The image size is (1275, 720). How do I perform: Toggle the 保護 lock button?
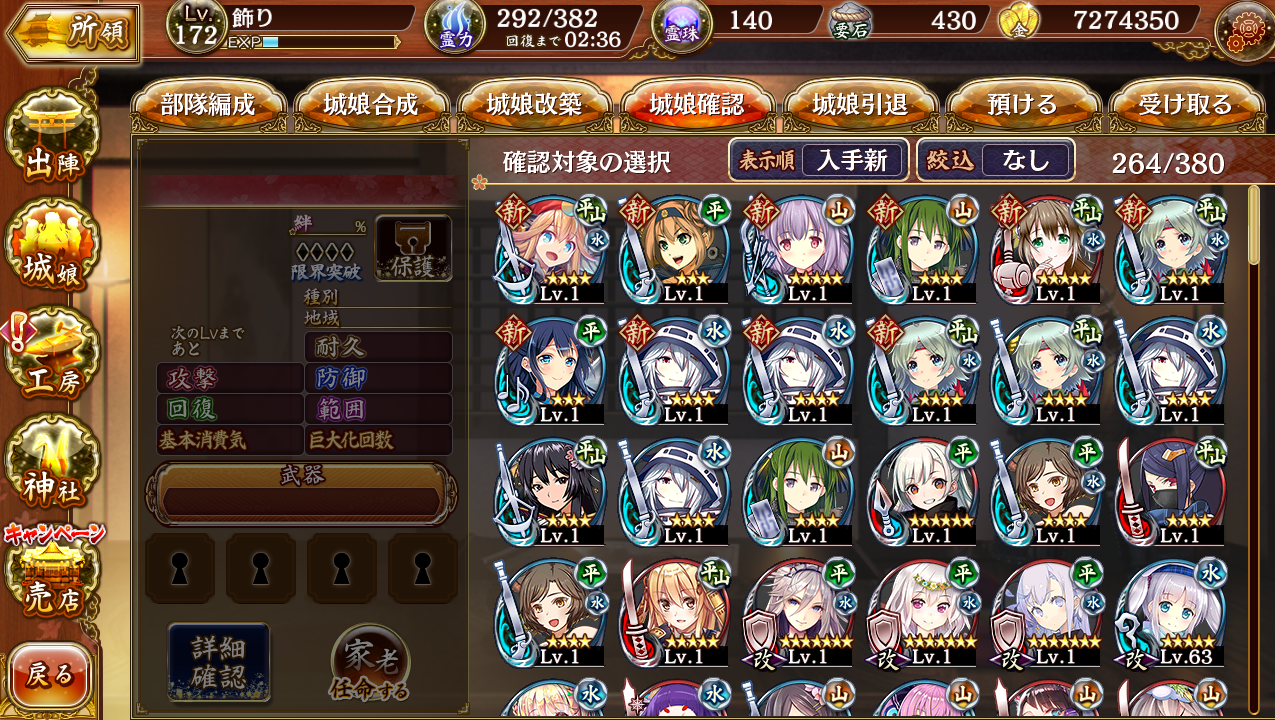(x=413, y=247)
